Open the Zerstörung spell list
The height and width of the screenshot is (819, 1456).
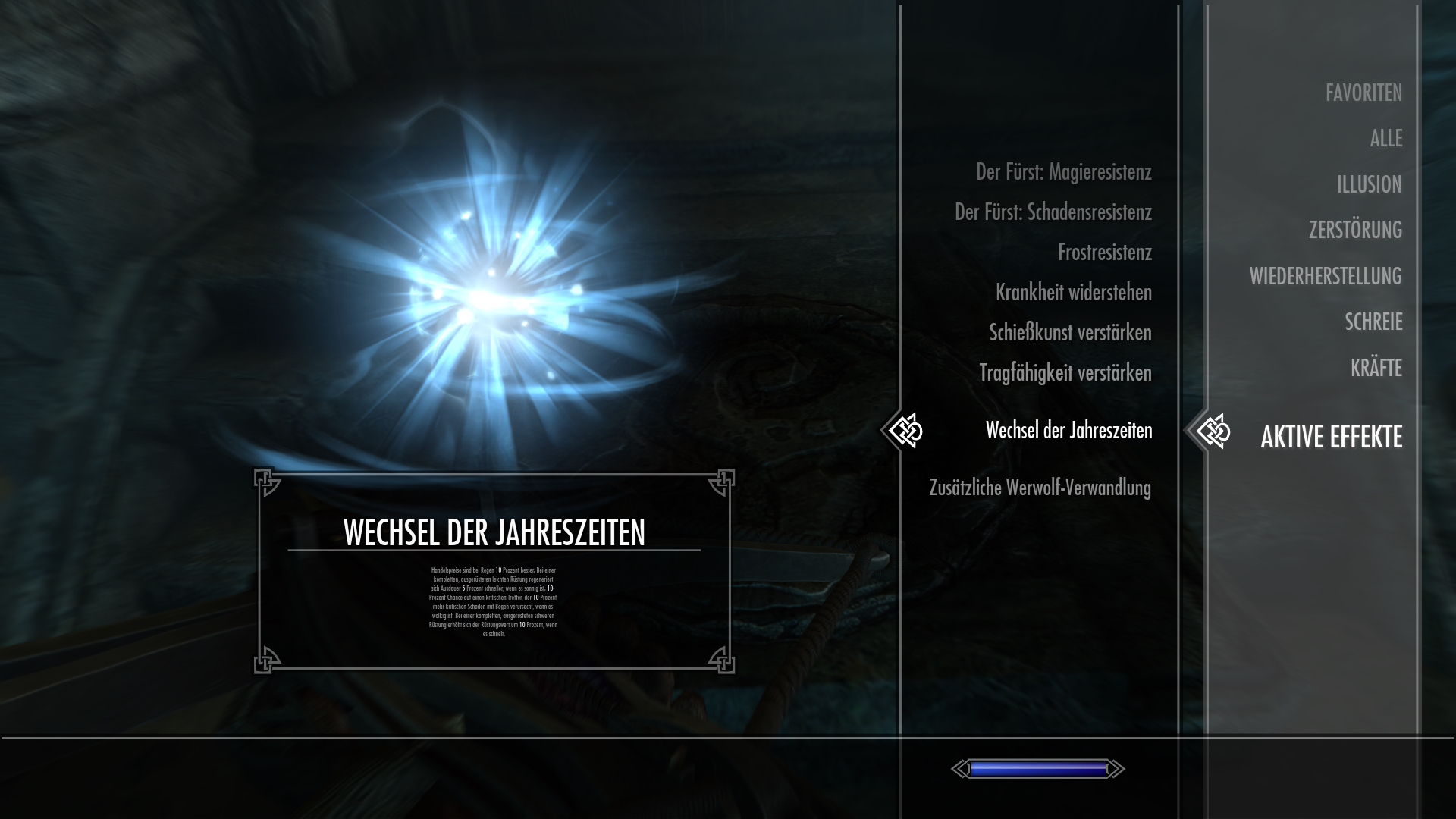tap(1355, 230)
